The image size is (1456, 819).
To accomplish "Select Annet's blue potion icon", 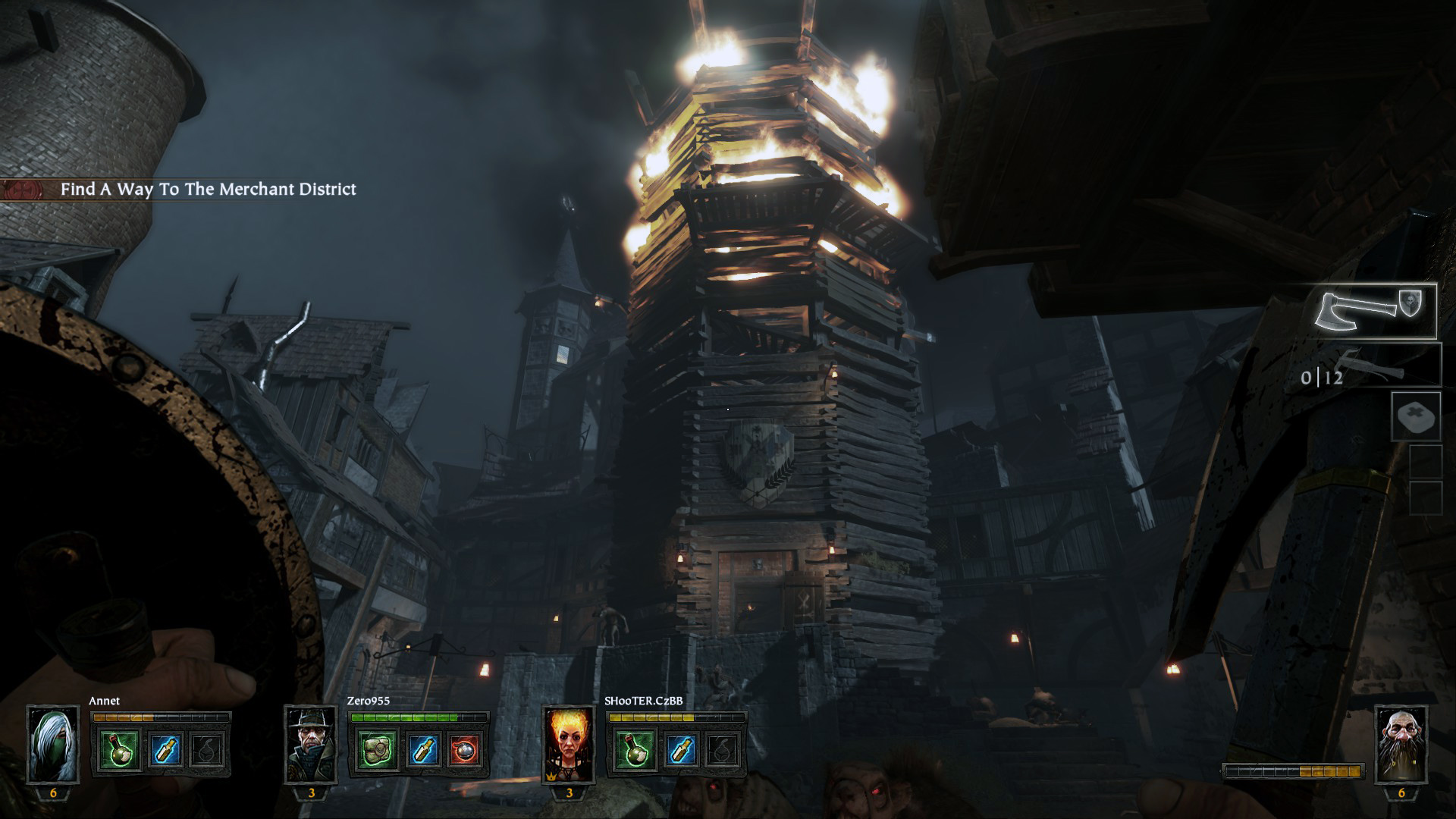I will point(164,749).
